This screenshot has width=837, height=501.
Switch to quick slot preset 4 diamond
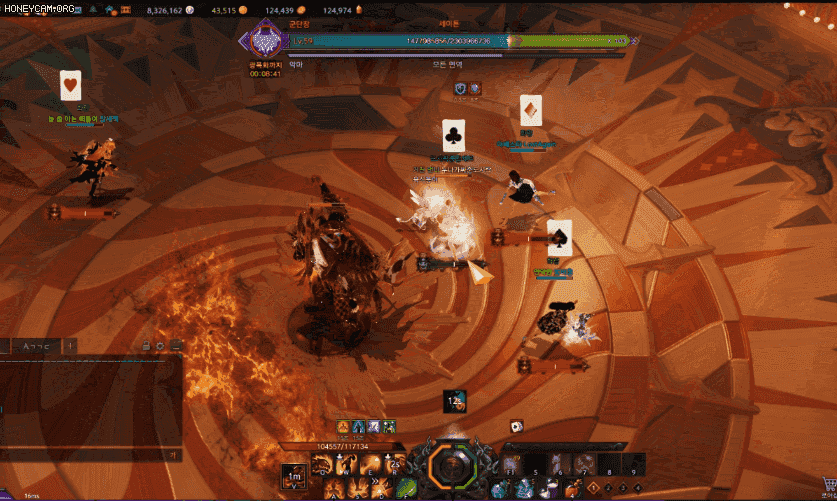[x=637, y=487]
